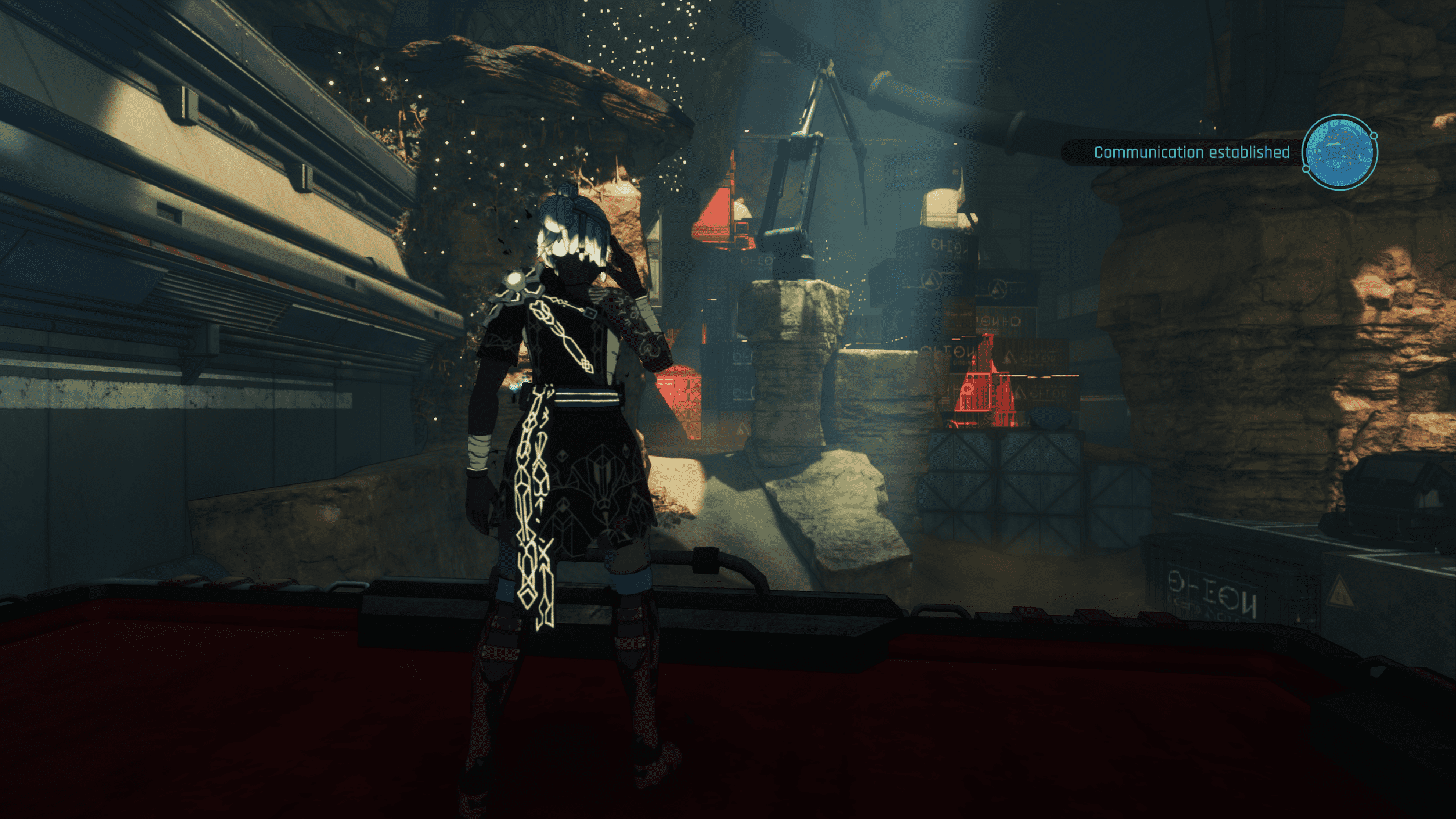Viewport: 1456px width, 819px height.
Task: Select the "Communication established" notification banner
Action: (x=1191, y=153)
